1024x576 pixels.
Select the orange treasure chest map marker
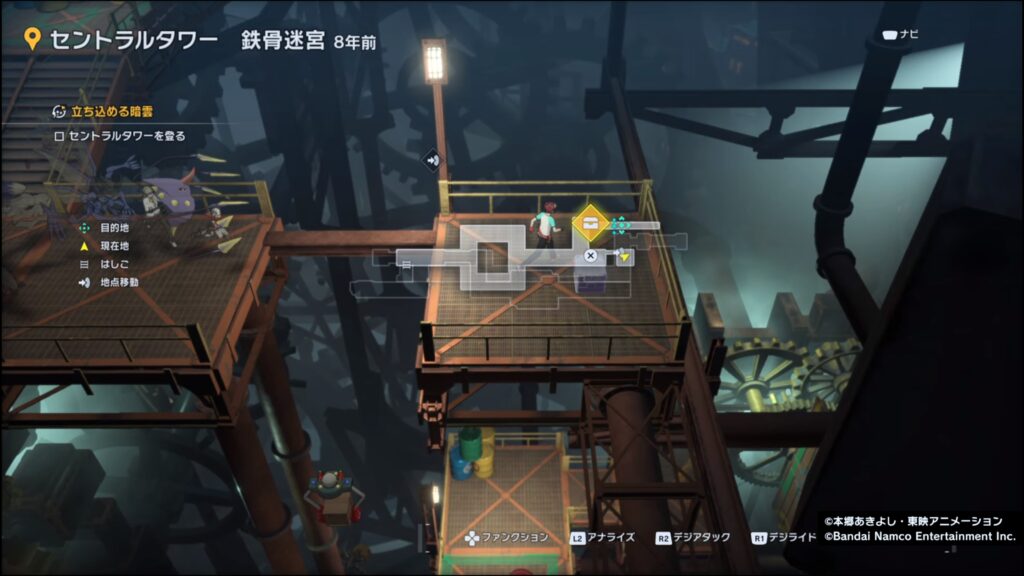[x=591, y=223]
